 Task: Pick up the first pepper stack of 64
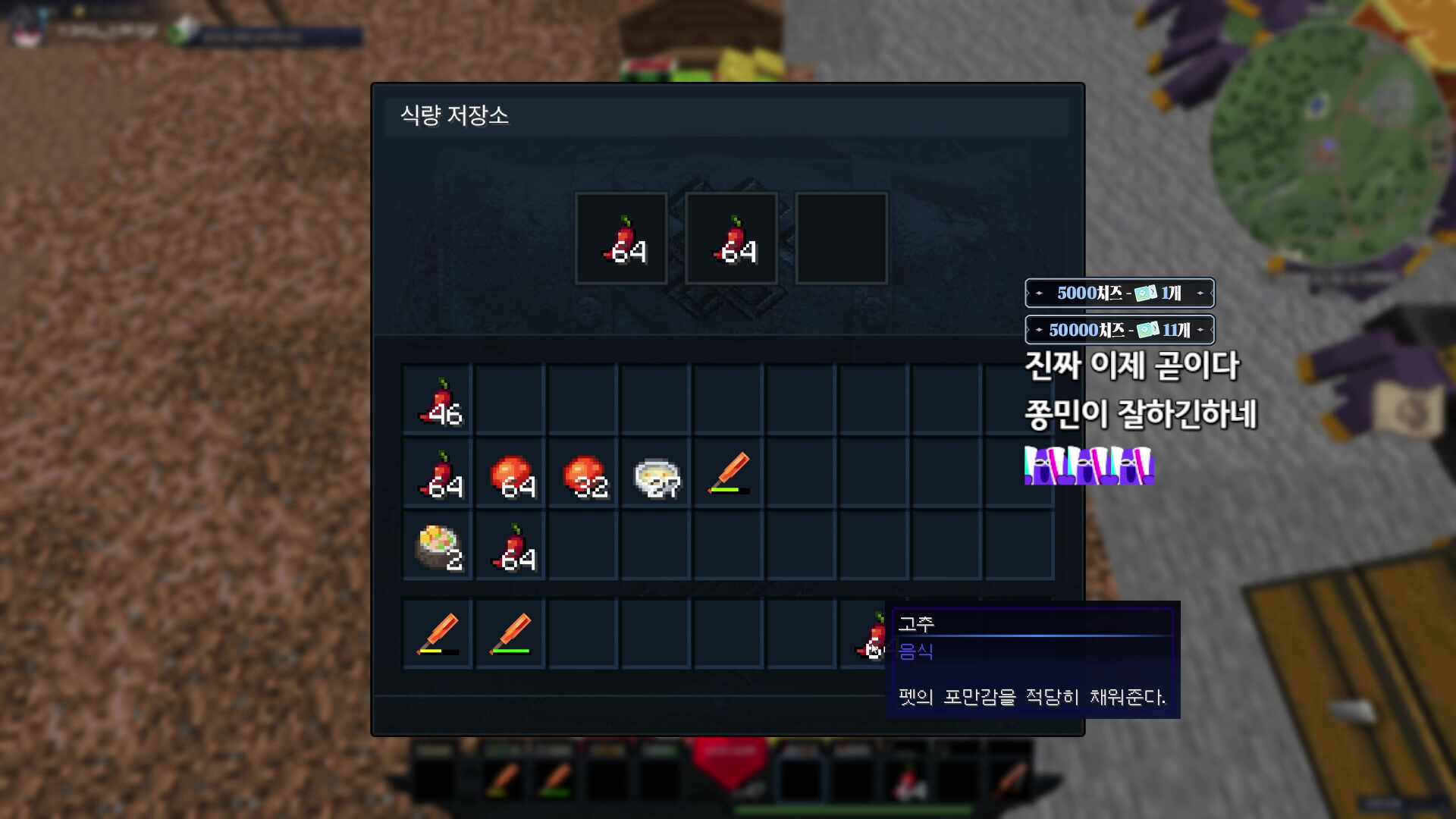tap(620, 237)
